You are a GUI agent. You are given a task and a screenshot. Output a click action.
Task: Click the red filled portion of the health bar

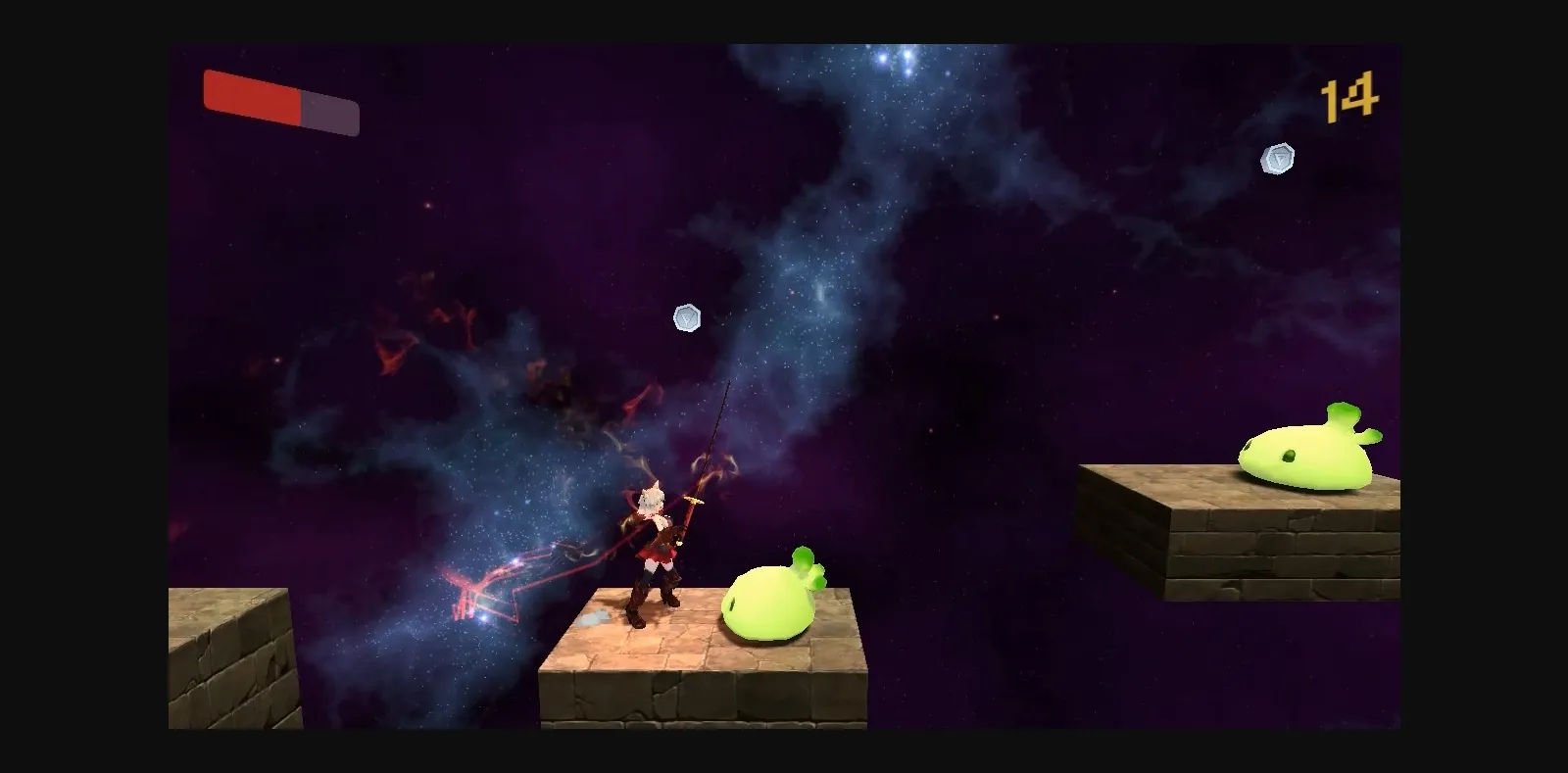pos(250,98)
